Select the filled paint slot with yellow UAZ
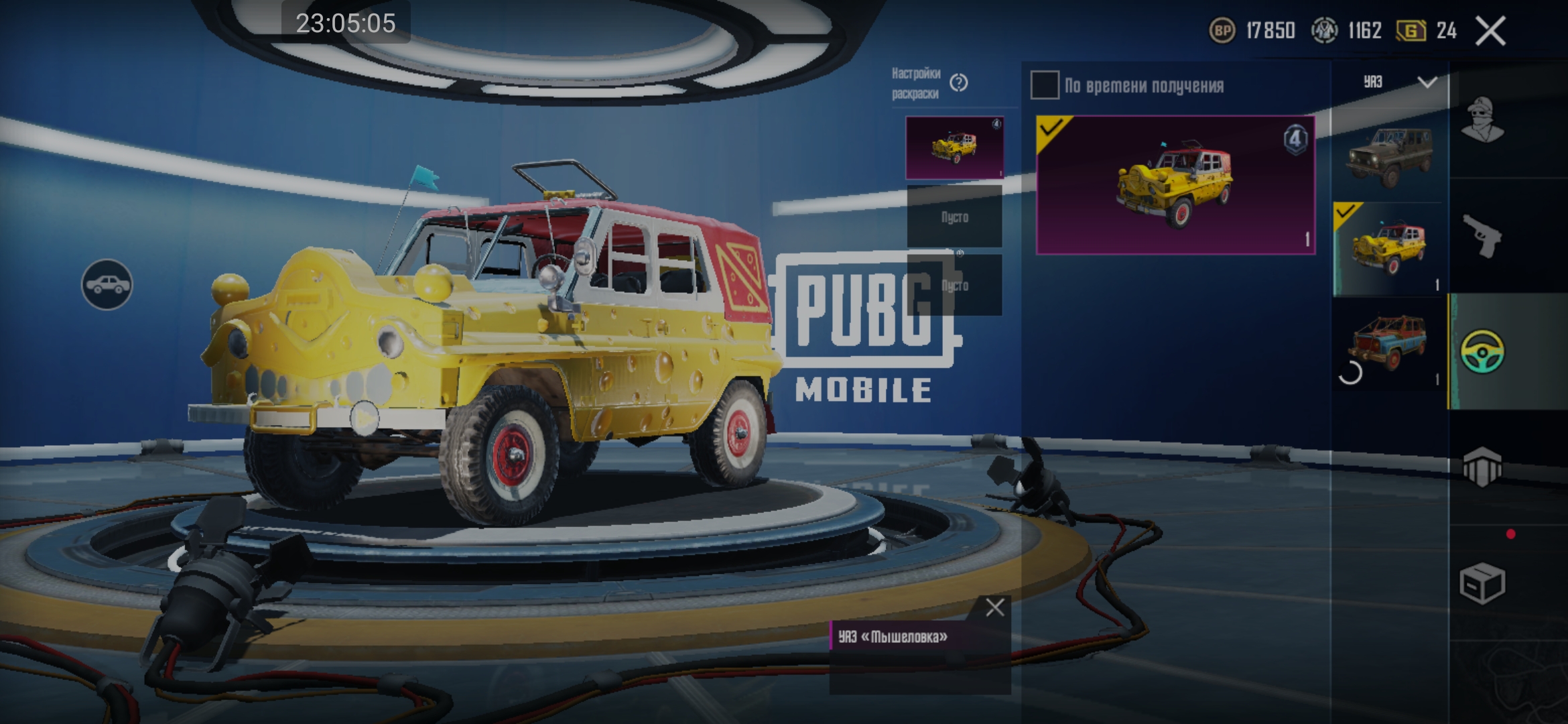Viewport: 1568px width, 724px height. click(954, 147)
